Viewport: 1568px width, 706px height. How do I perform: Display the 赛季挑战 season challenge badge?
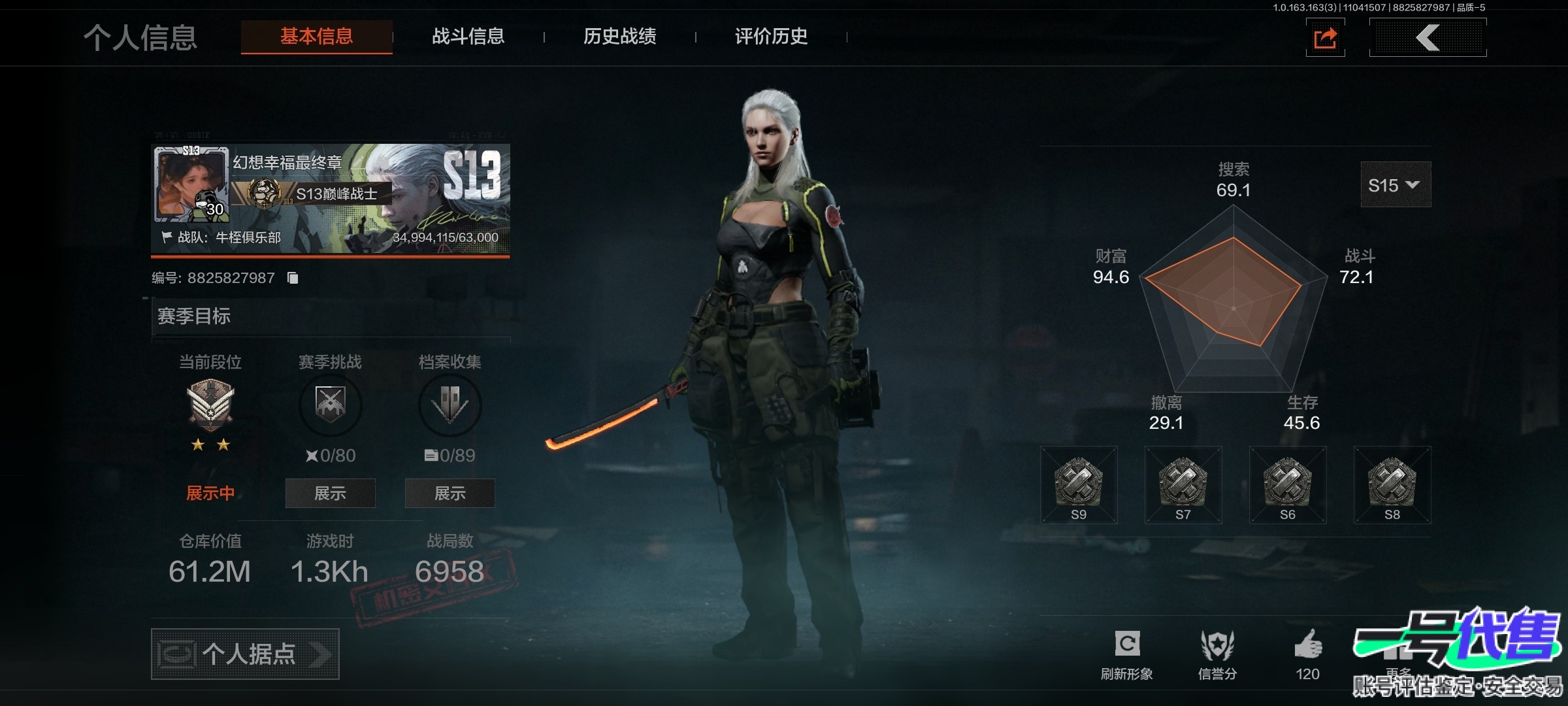[x=330, y=493]
